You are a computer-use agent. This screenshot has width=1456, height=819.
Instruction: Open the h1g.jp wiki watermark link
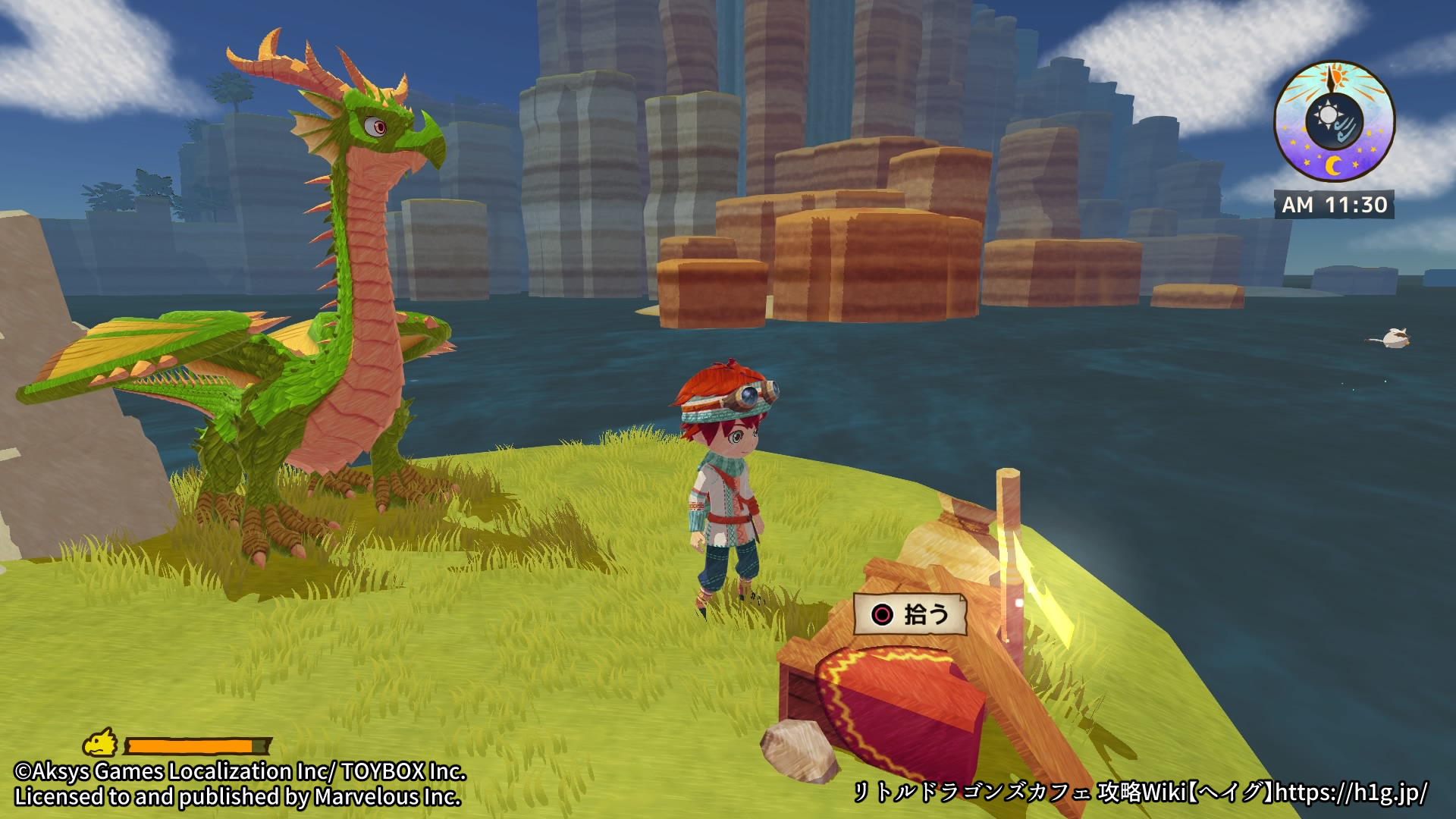1351,792
